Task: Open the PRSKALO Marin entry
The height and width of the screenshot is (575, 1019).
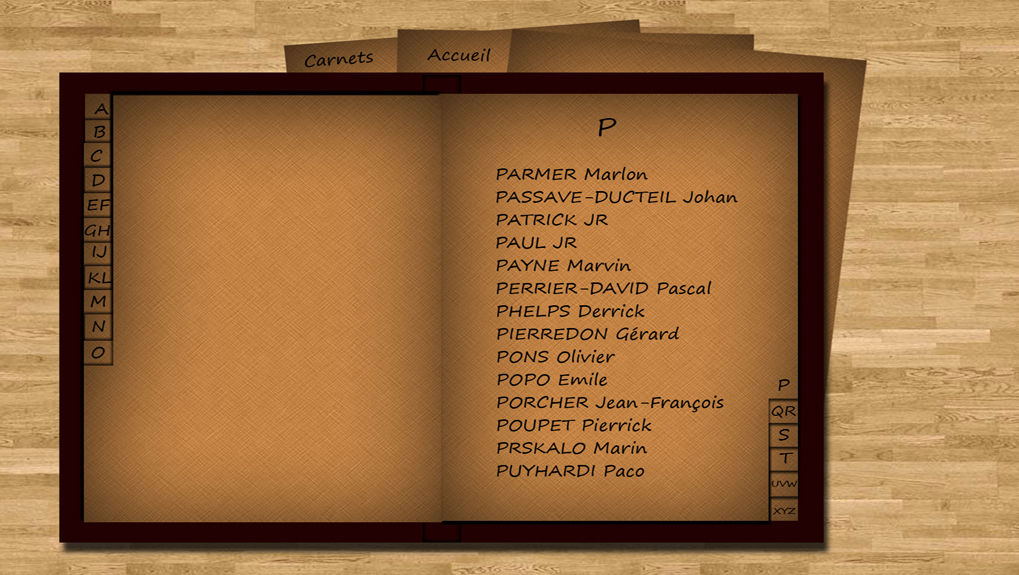Action: (x=571, y=448)
